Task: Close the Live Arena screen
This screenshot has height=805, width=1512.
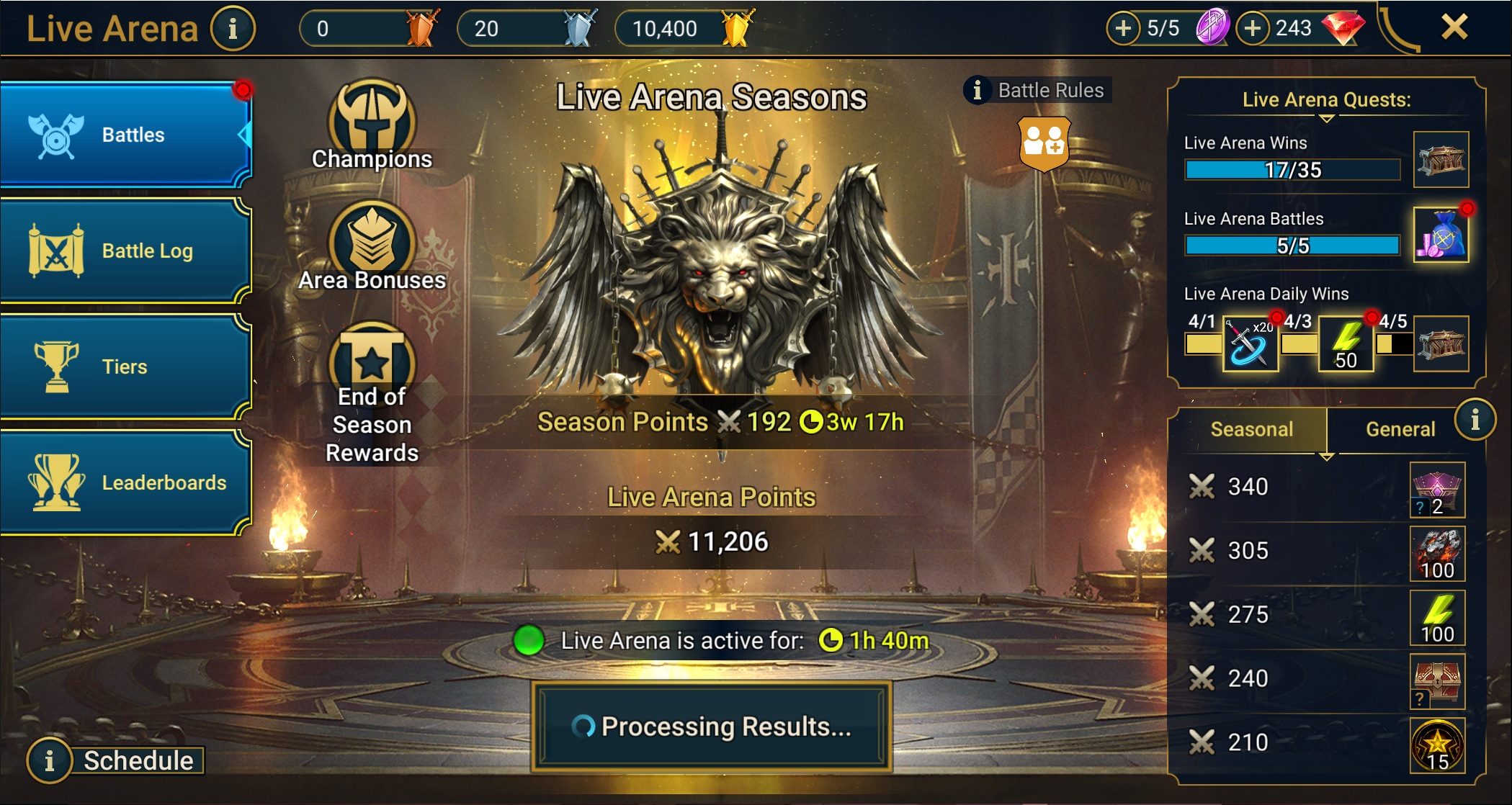Action: pyautogui.click(x=1454, y=27)
